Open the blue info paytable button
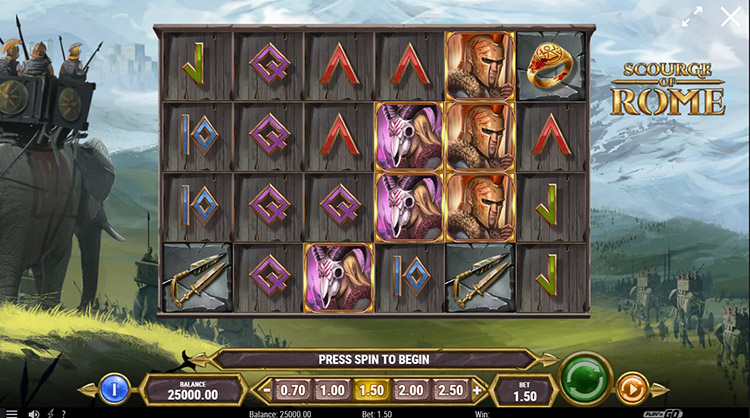750x418 pixels. [114, 388]
